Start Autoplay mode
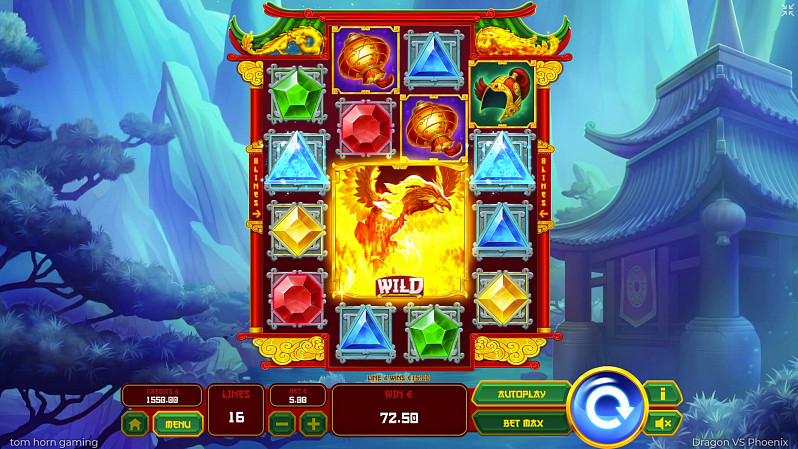 click(521, 394)
